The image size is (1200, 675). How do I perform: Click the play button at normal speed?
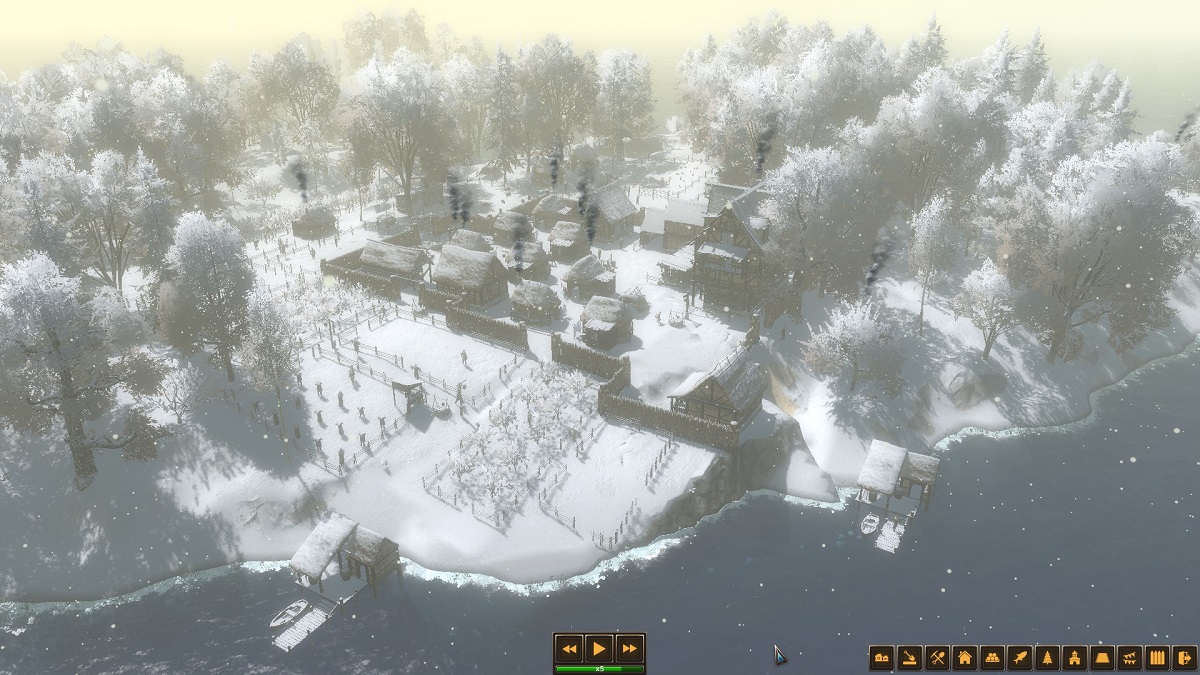click(598, 648)
